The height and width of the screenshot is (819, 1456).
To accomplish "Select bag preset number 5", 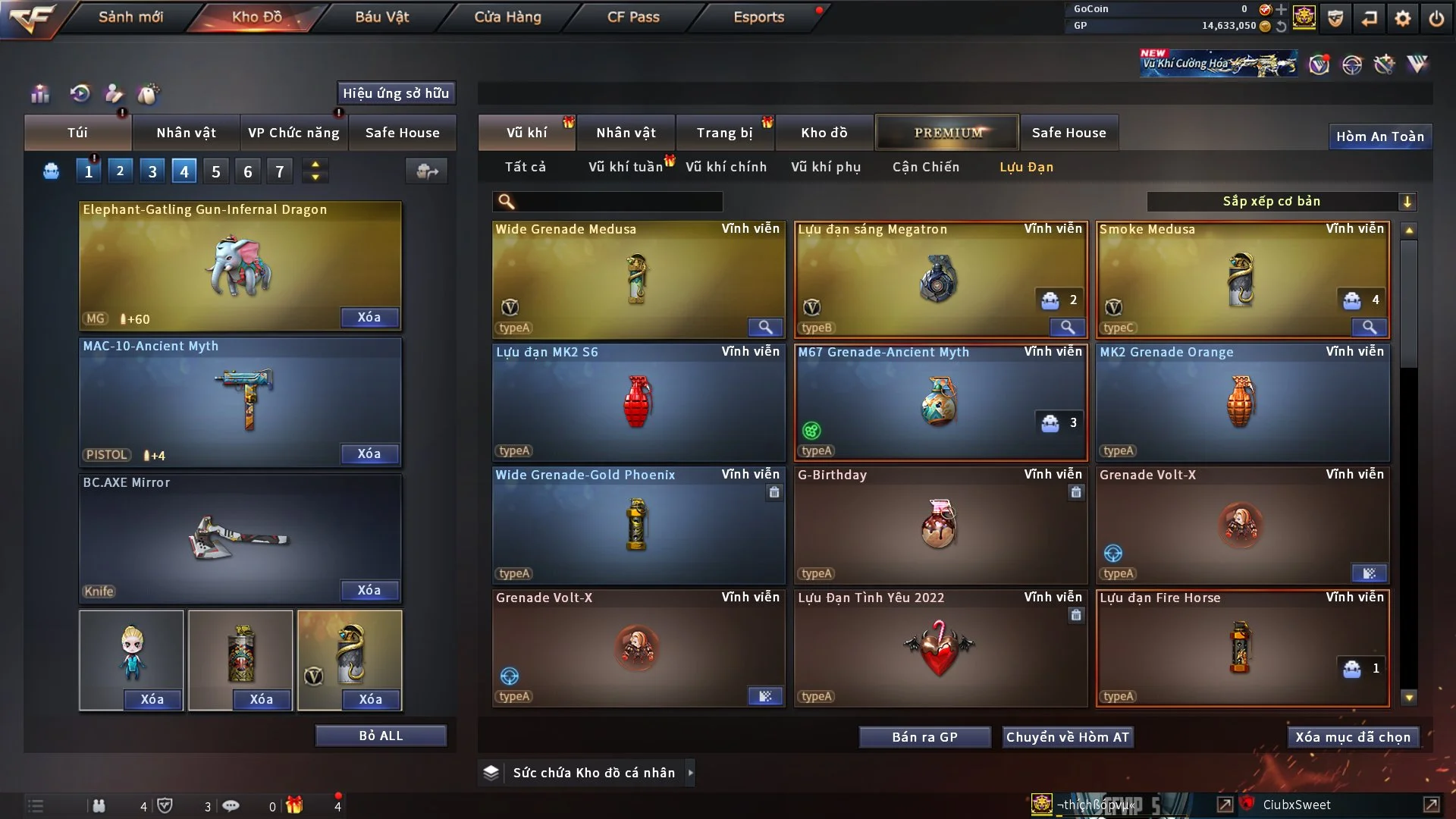I will pos(216,171).
